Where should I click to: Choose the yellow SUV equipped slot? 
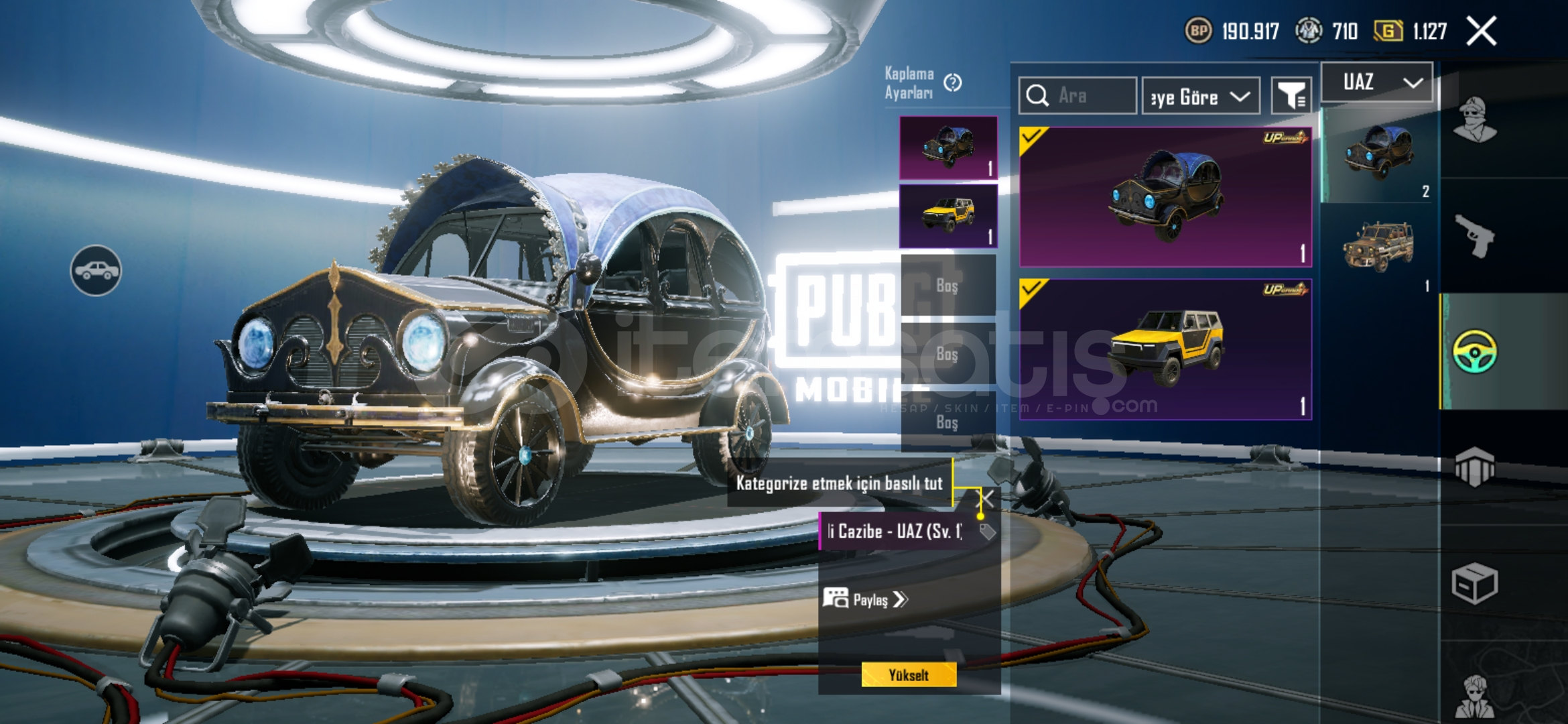coord(948,216)
